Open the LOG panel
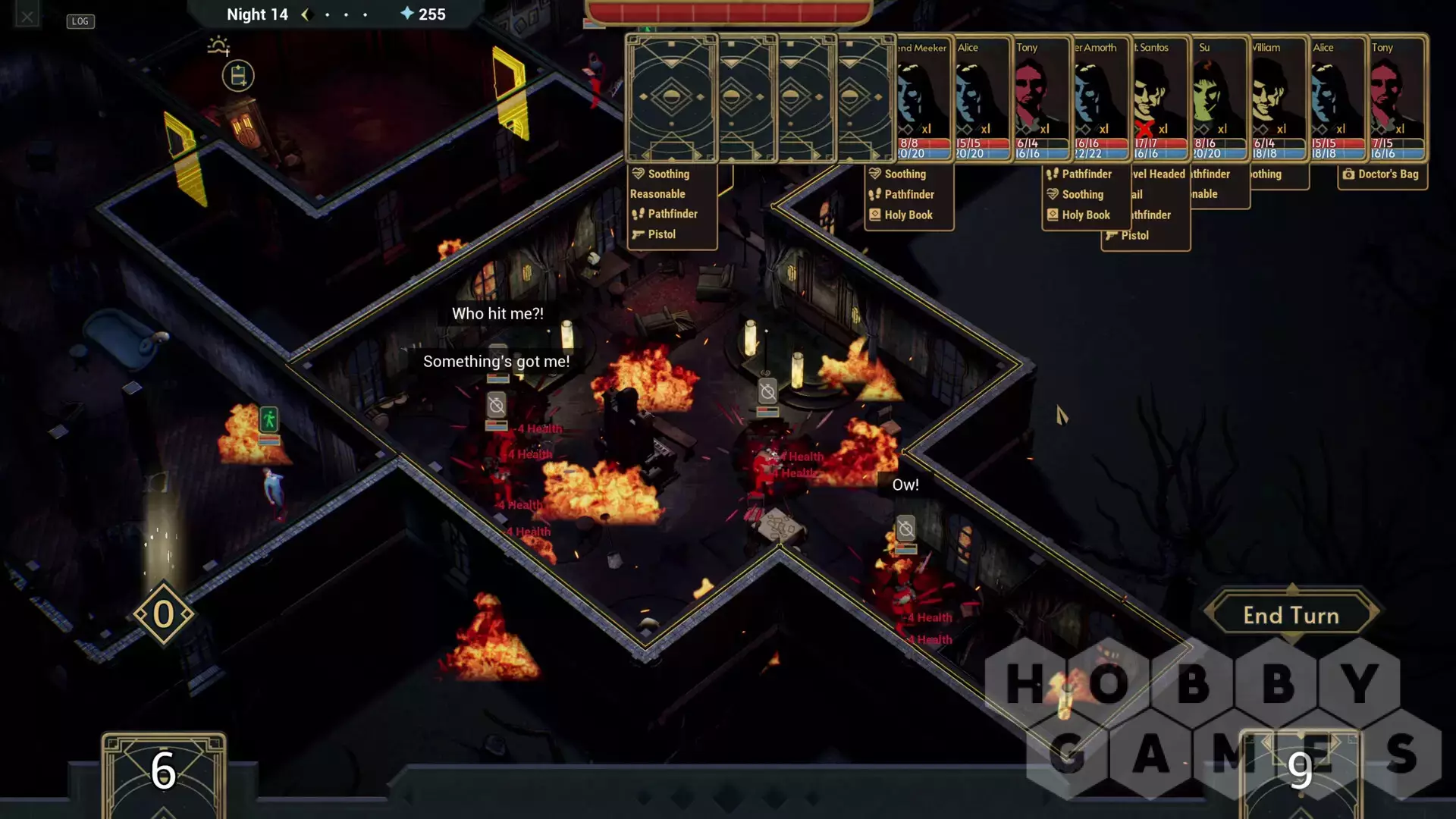 coord(80,21)
